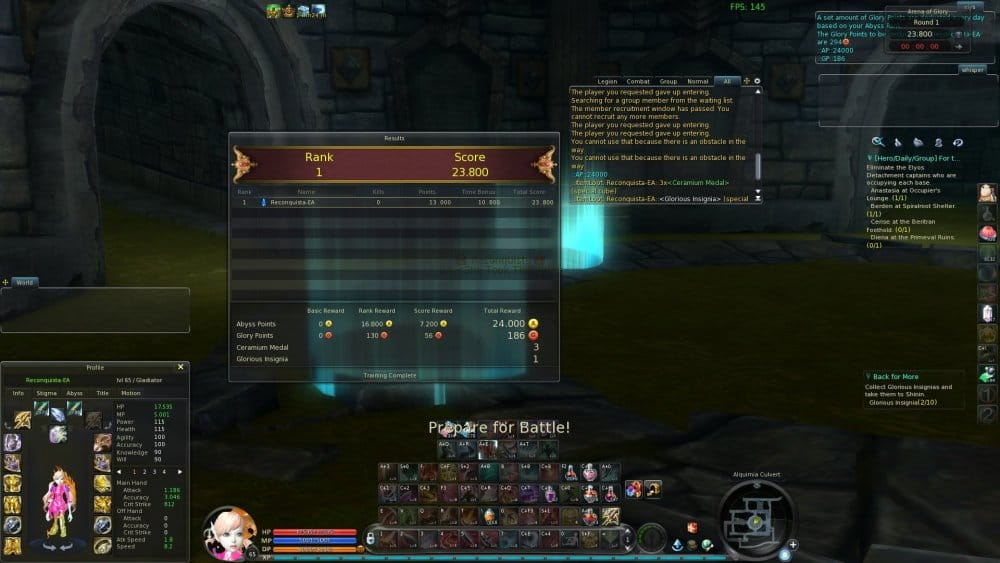This screenshot has height=563, width=1000.
Task: Select the Group chat tab
Action: (668, 81)
